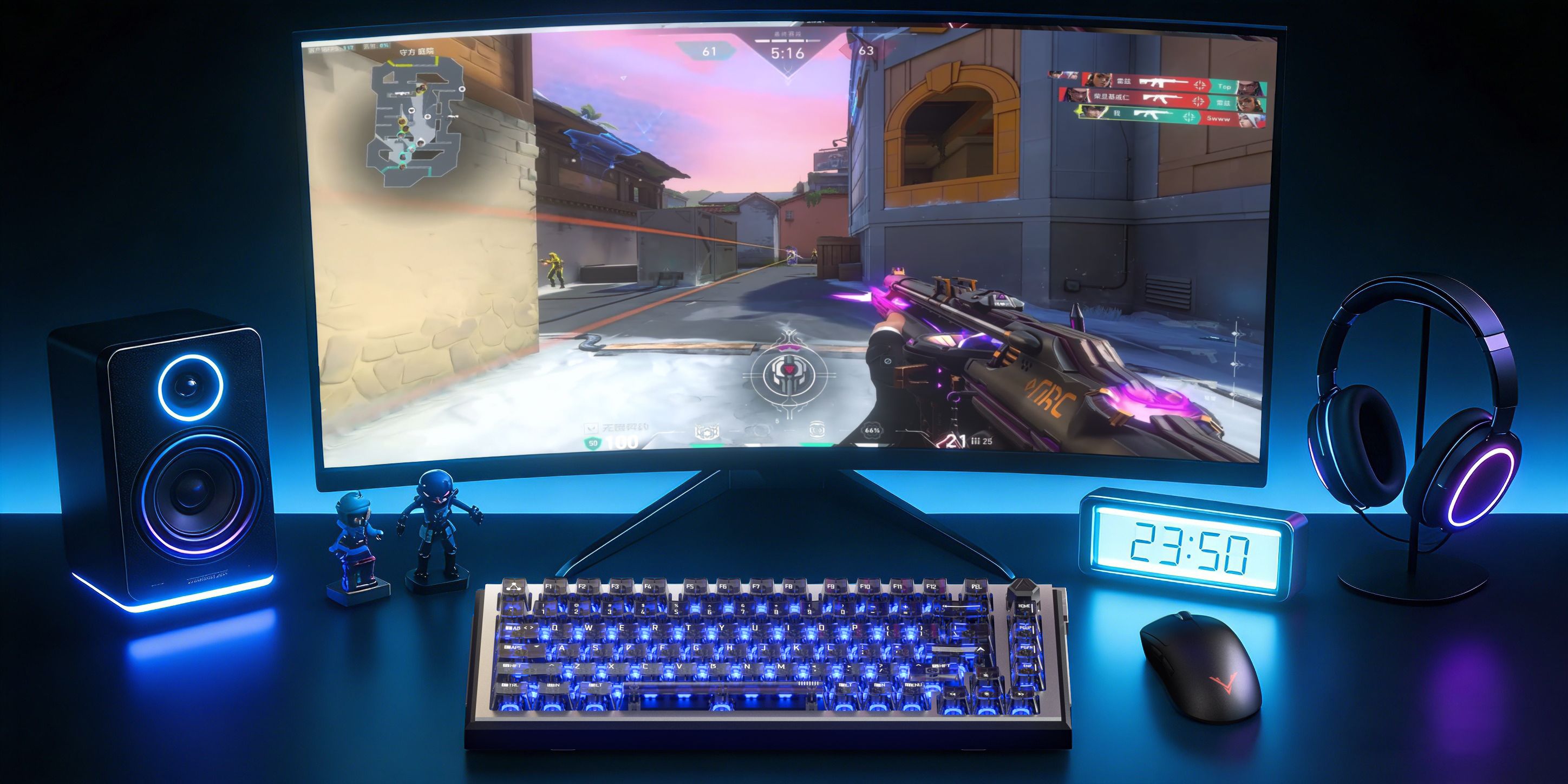1568x784 pixels.
Task: Toggle the 66% armor indicator display
Action: [x=872, y=432]
